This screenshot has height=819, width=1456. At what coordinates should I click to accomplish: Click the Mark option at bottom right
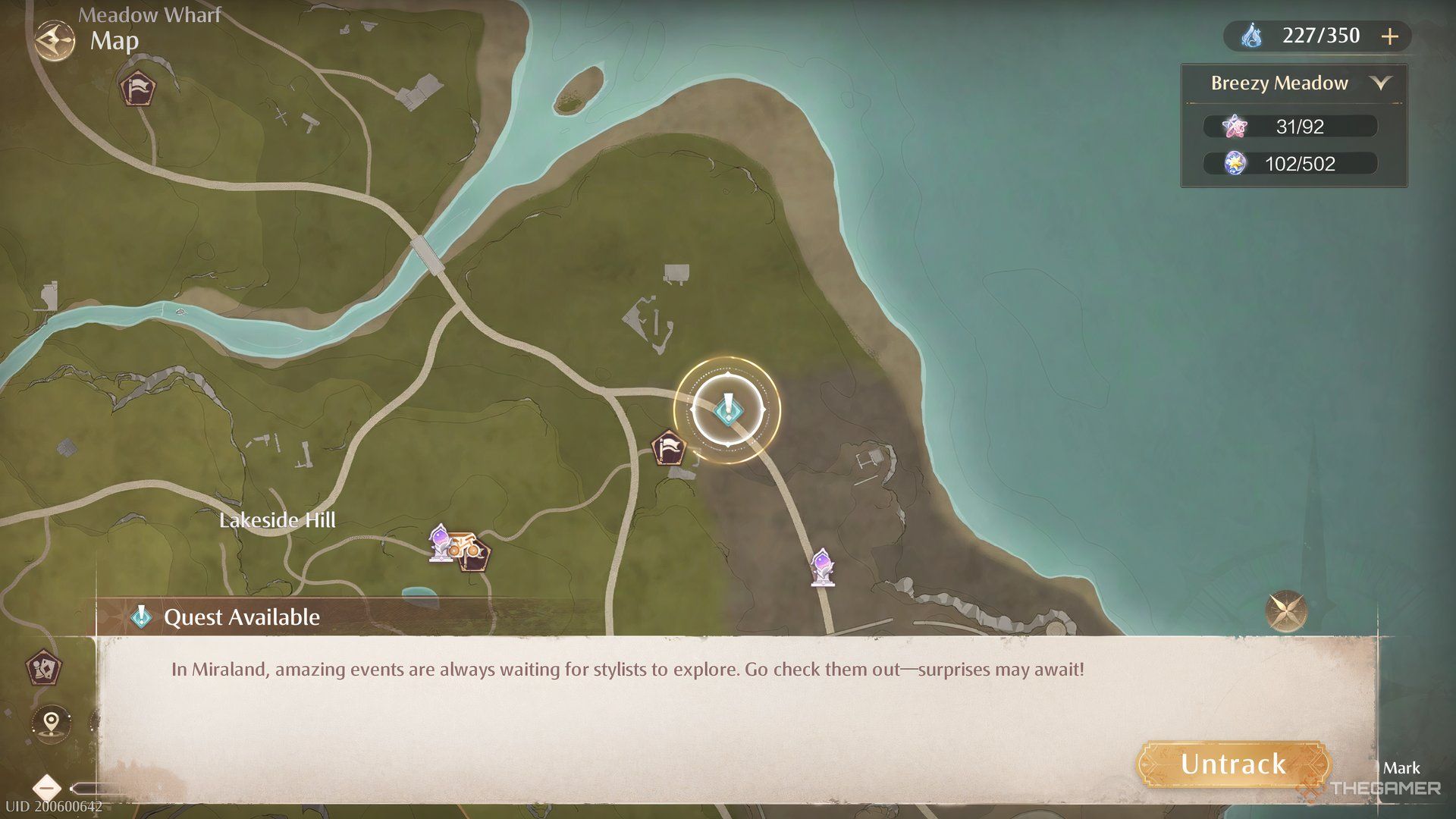coord(1402,768)
